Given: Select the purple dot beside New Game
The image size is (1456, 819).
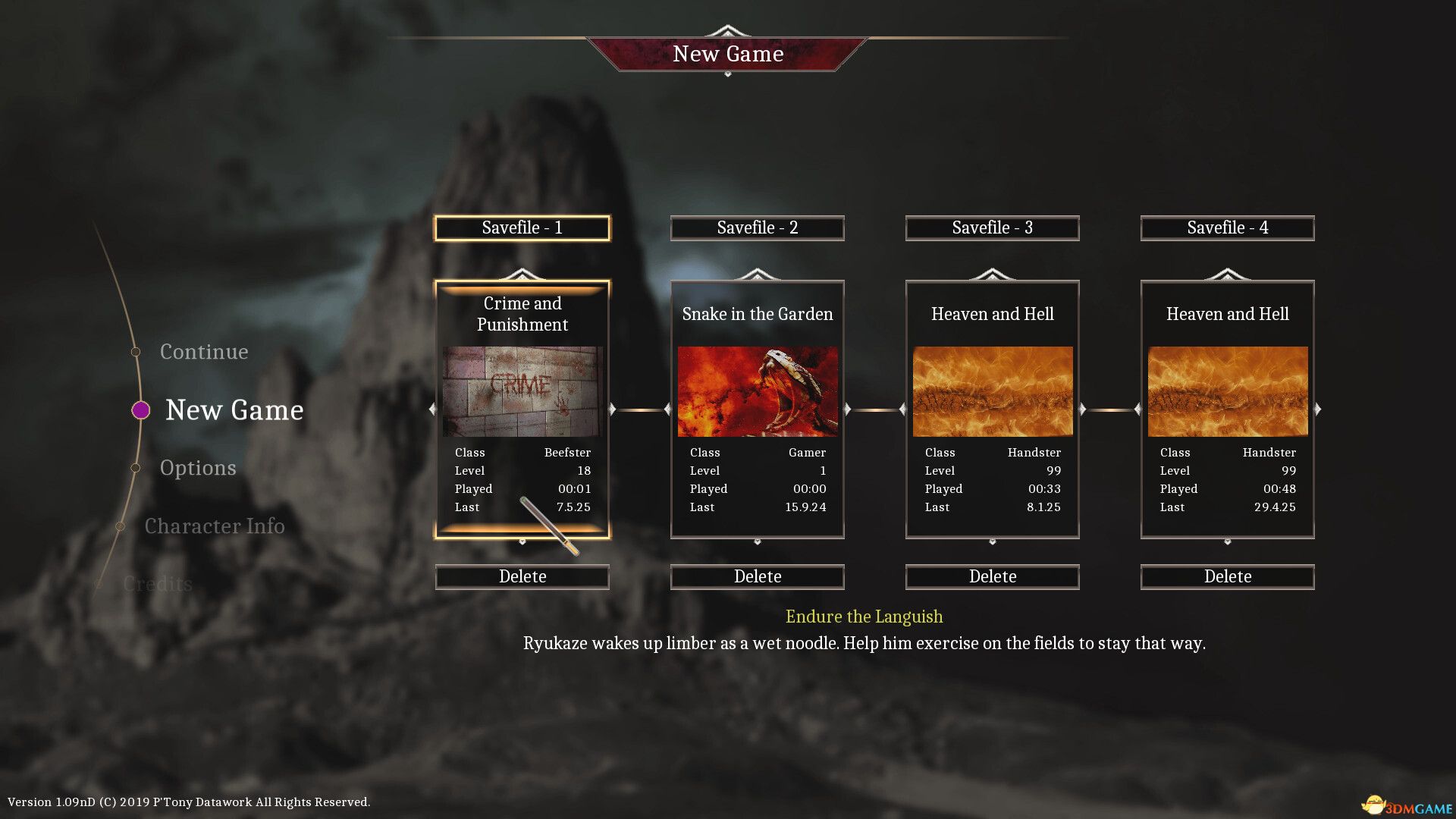Looking at the screenshot, I should click(x=140, y=410).
